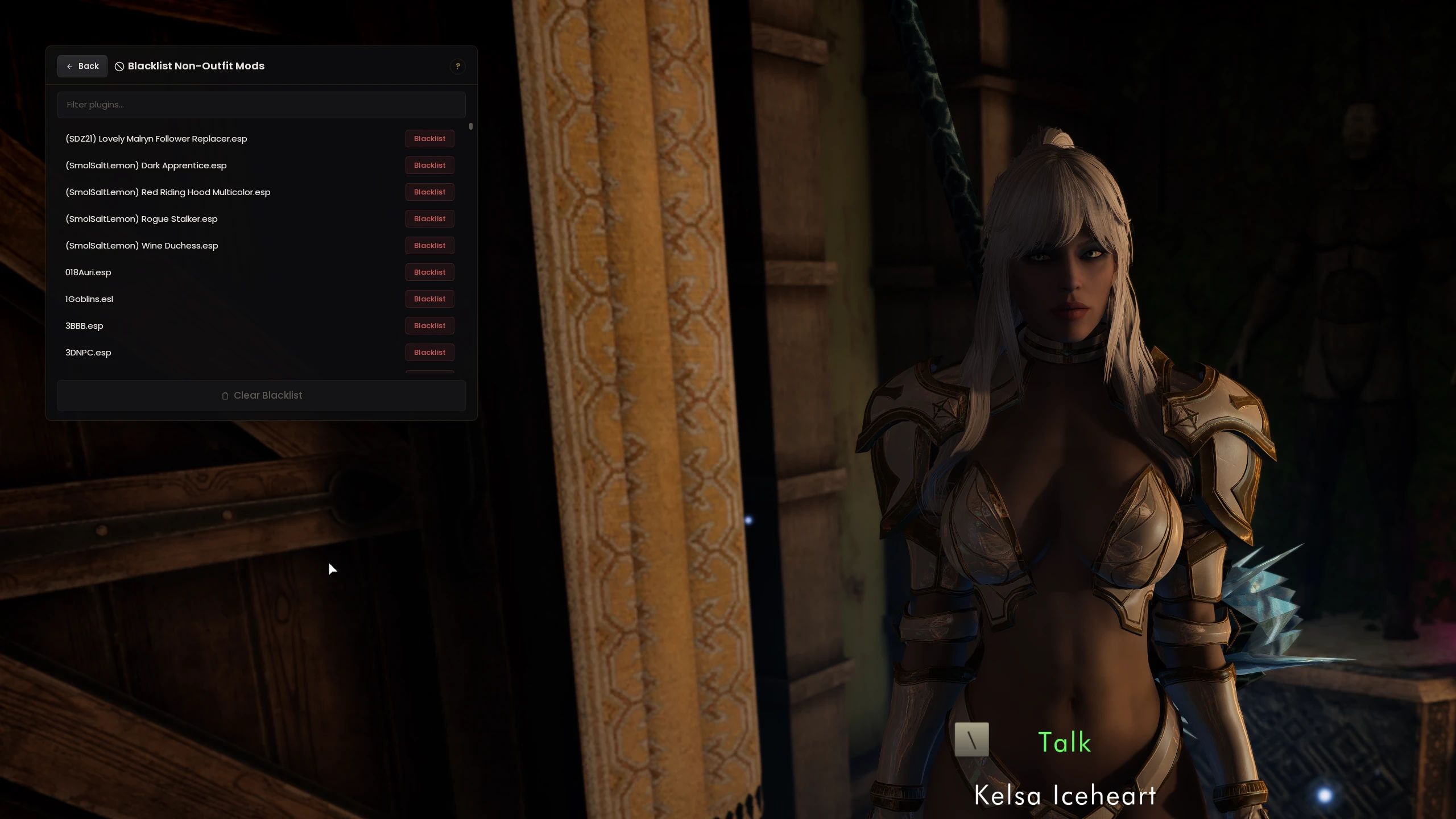The width and height of the screenshot is (1456, 819).
Task: Blacklist the 3BBB.esp plugin
Action: click(429, 325)
